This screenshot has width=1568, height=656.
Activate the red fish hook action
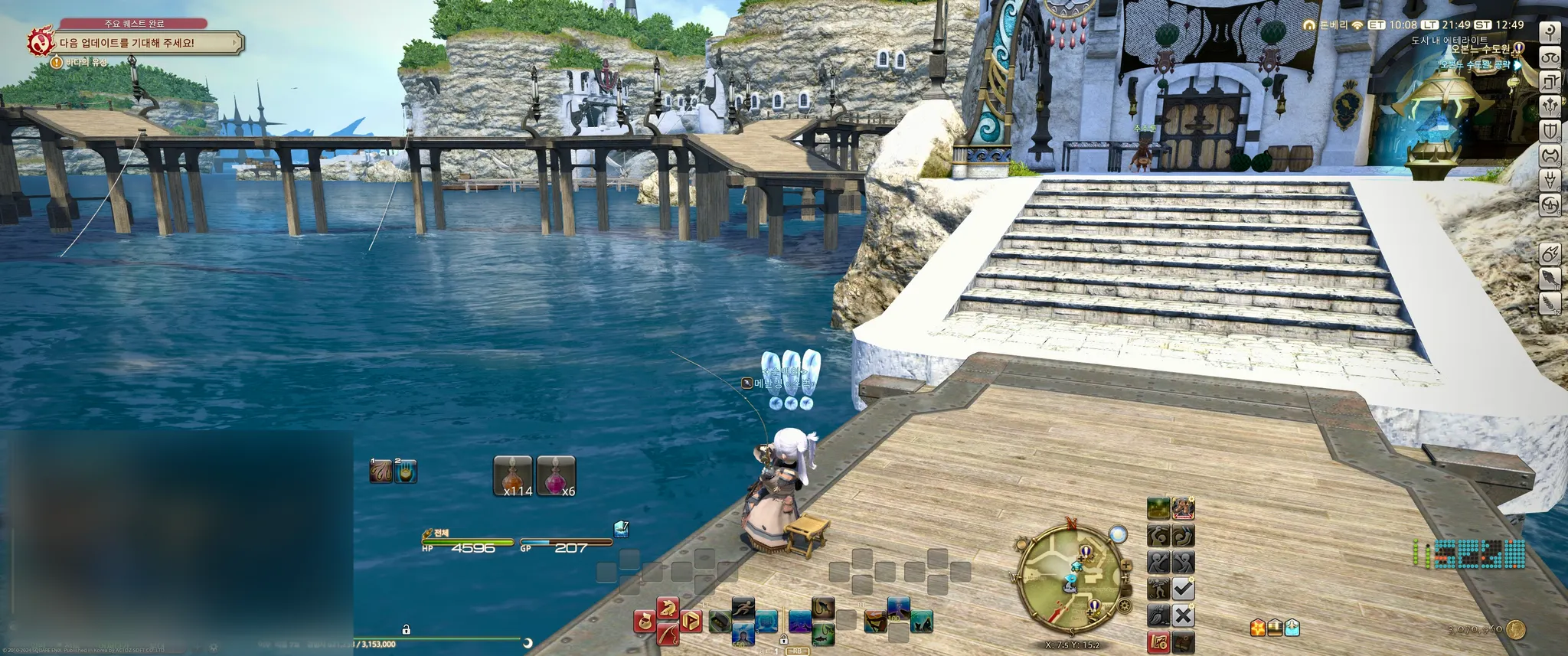(668, 609)
